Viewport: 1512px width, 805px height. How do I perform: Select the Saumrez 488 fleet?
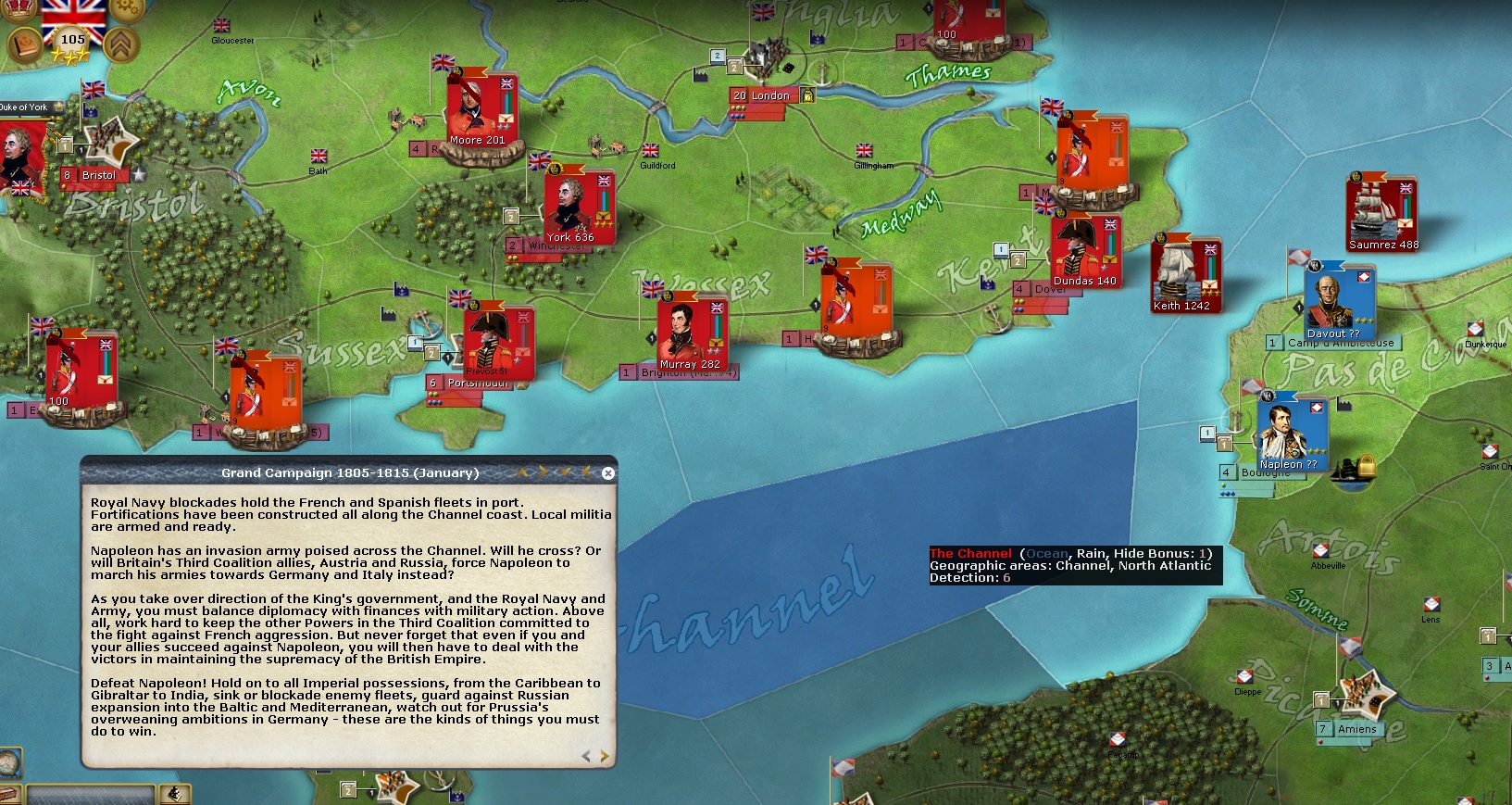tap(1381, 213)
